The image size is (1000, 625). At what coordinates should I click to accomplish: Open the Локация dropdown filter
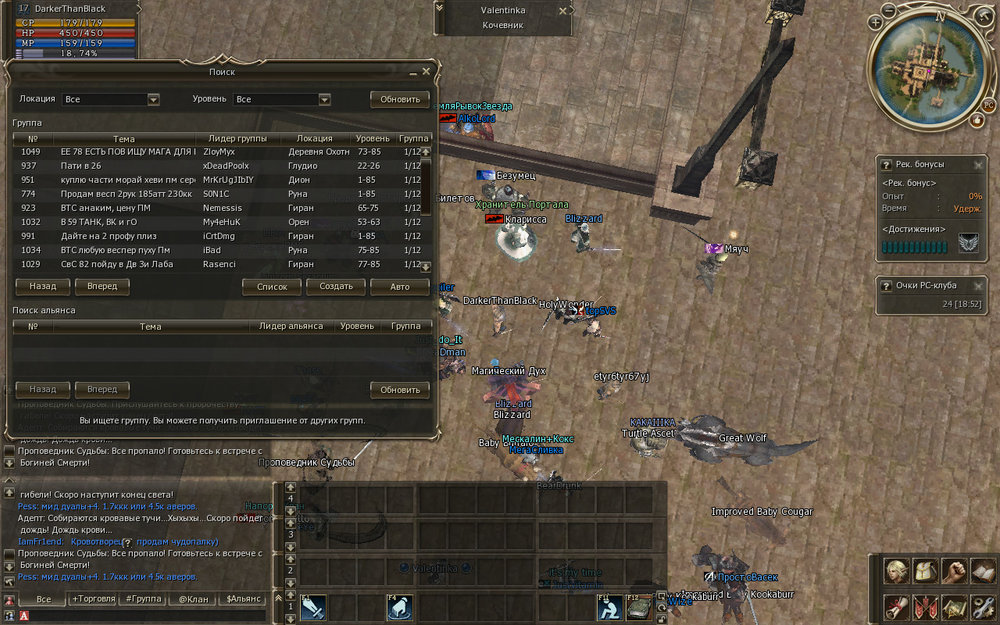pyautogui.click(x=153, y=100)
